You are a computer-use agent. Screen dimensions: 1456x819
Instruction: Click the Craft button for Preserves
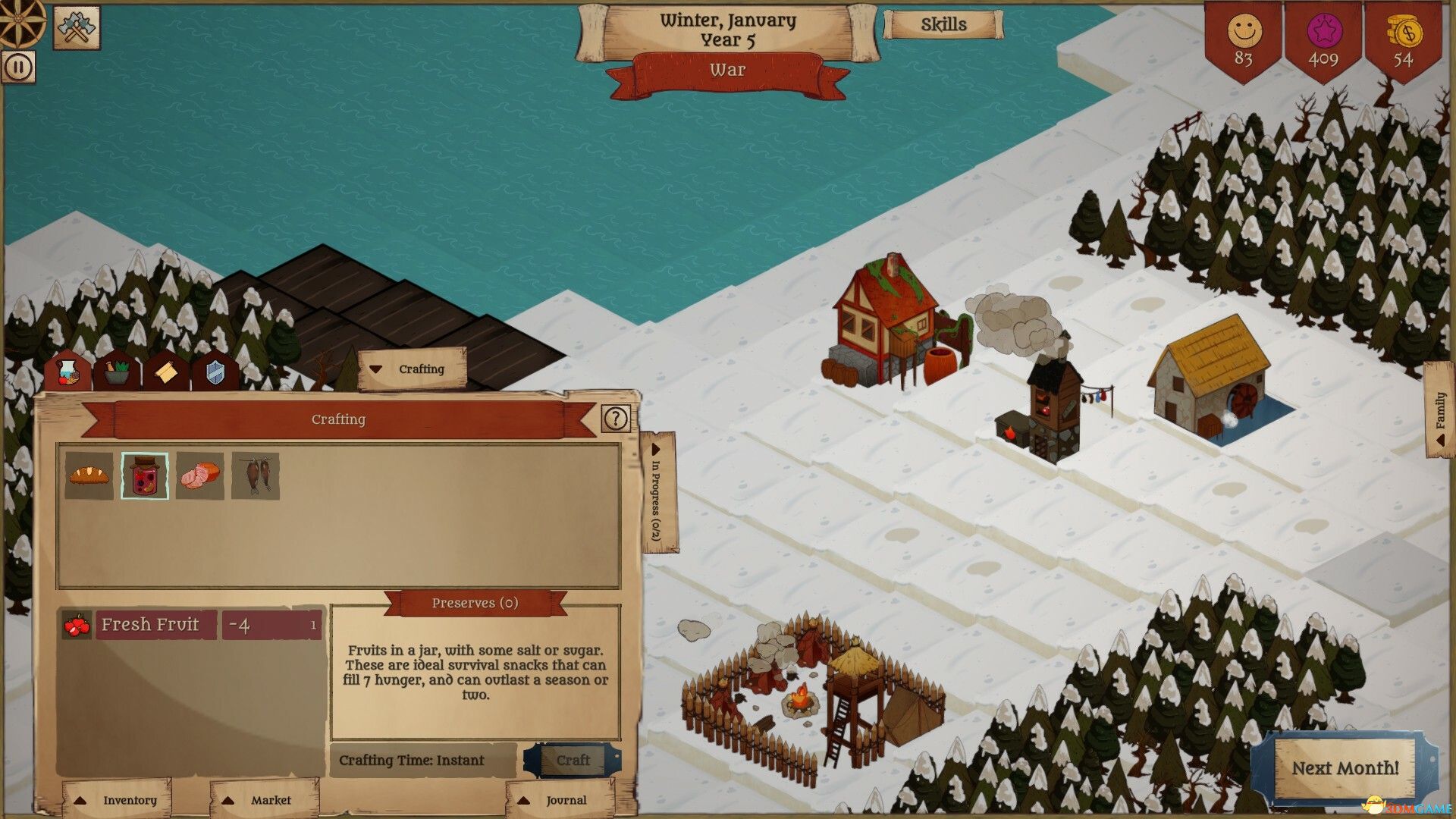[x=574, y=760]
